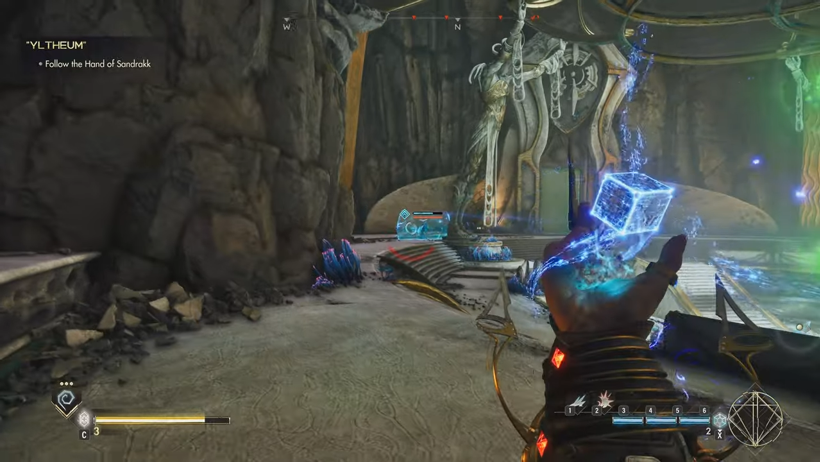
Task: Select the blue spiral shield emblem
Action: 67,401
